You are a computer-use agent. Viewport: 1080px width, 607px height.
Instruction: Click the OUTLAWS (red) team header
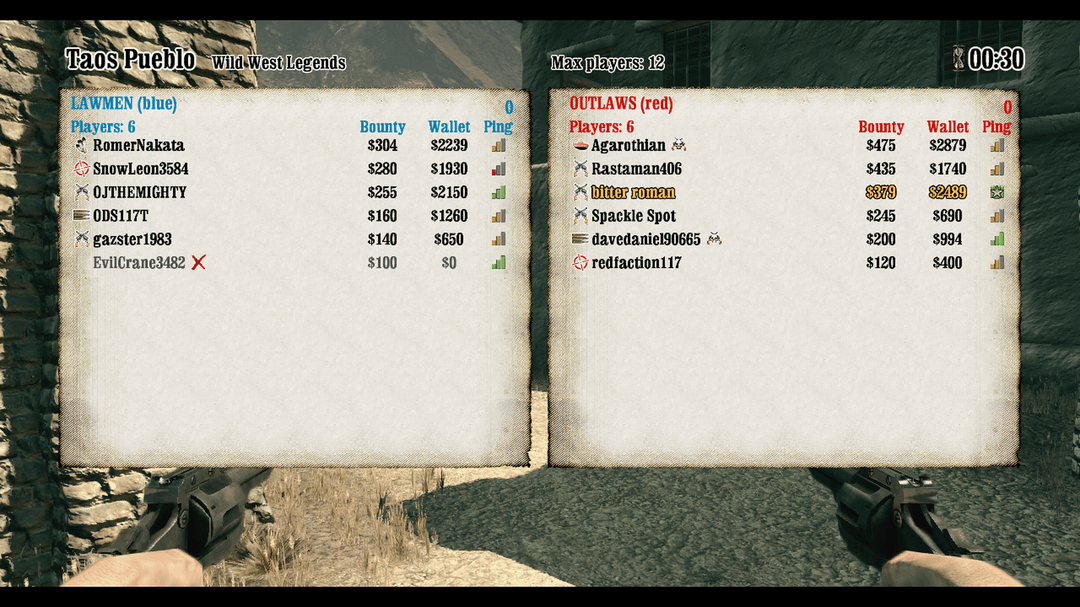click(x=621, y=104)
